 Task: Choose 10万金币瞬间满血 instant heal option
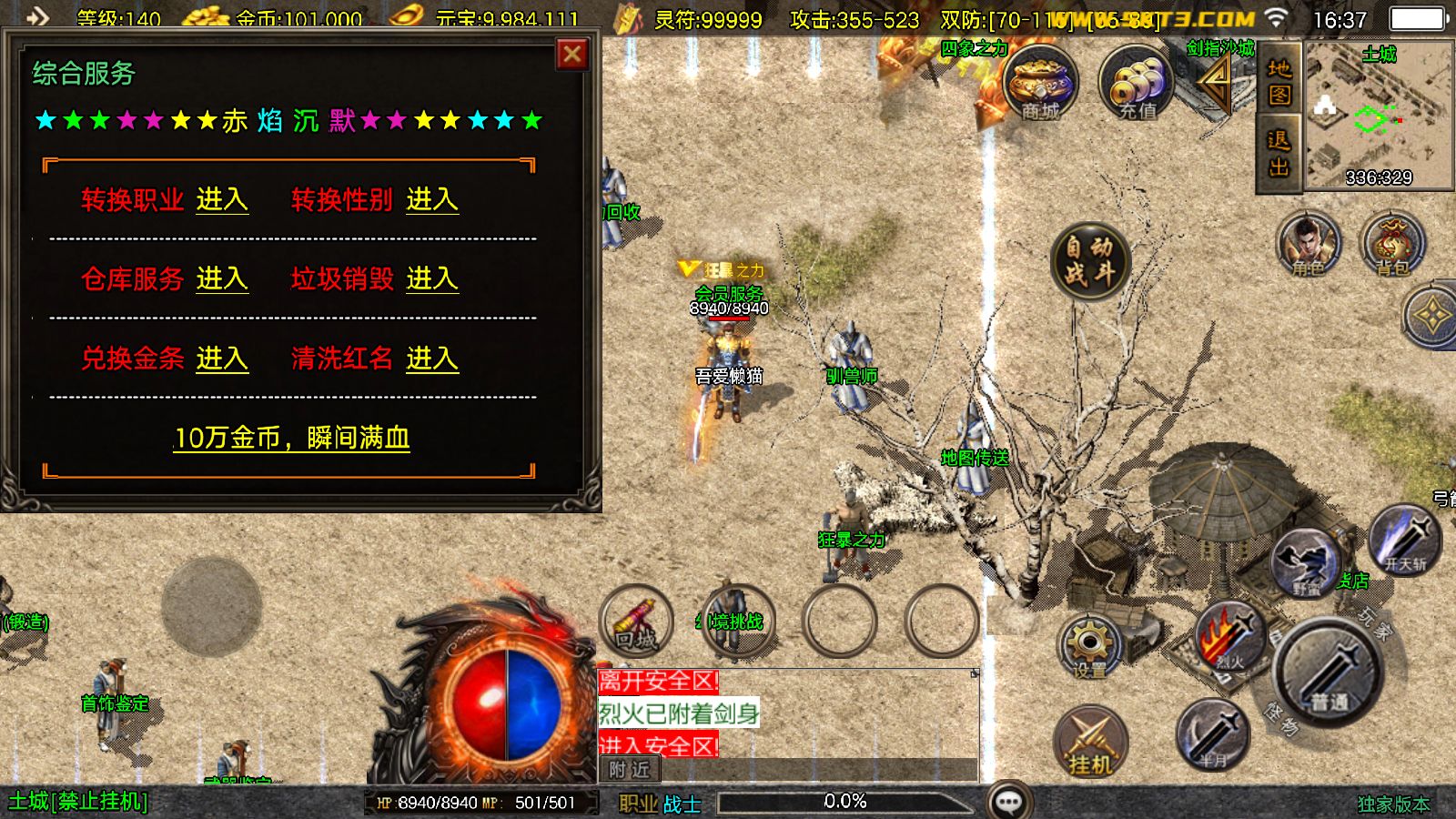(x=291, y=438)
